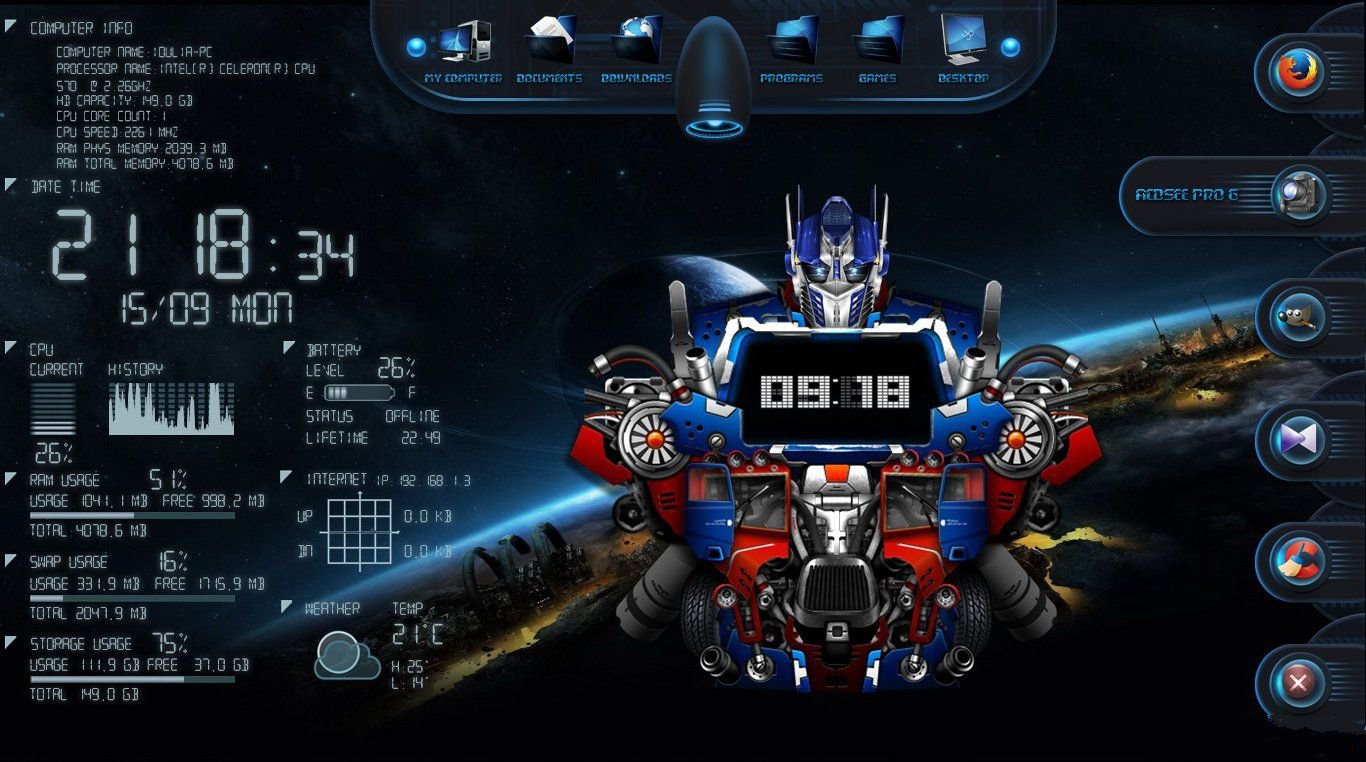
Task: Open the GIMP image editor
Action: coord(1299,318)
